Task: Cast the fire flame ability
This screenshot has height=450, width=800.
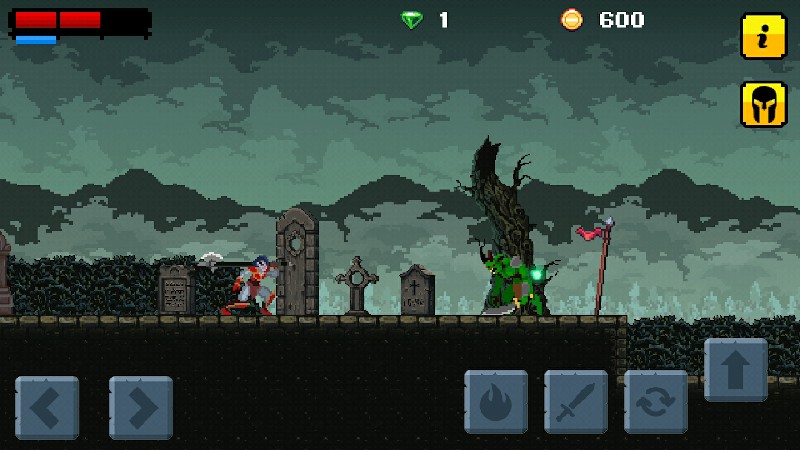Action: [x=496, y=401]
